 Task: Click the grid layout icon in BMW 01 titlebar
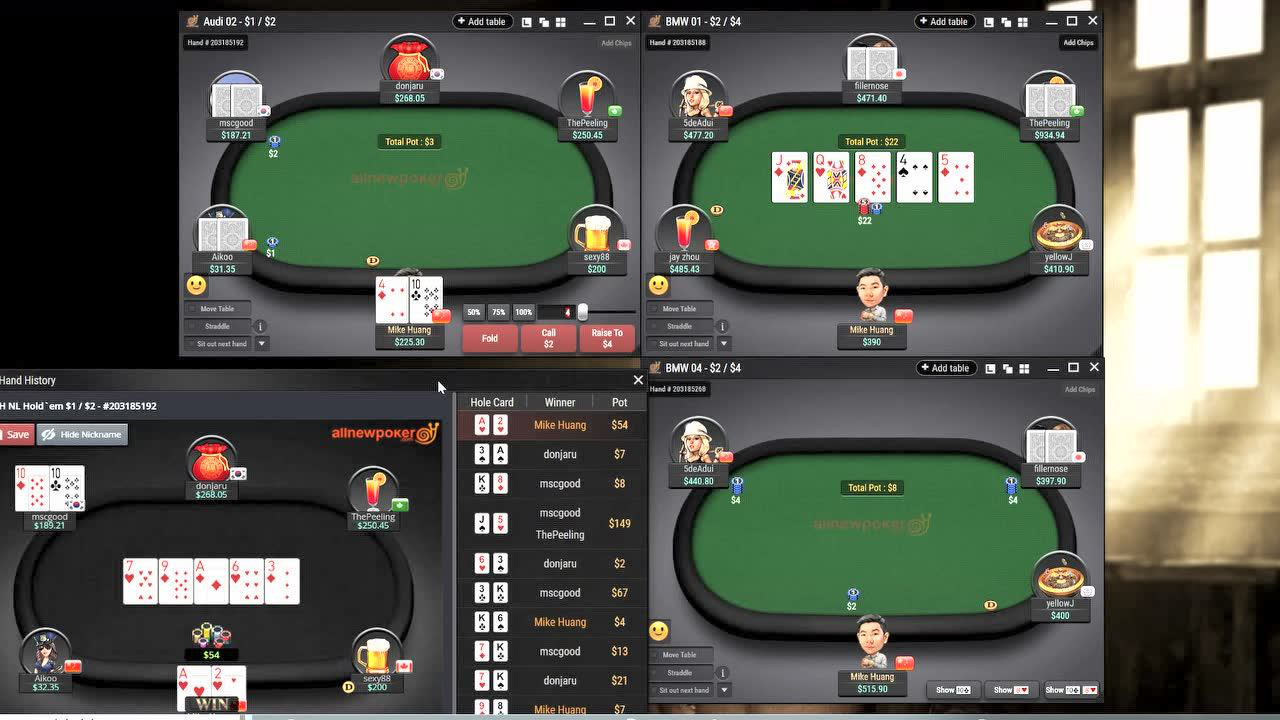1023,21
